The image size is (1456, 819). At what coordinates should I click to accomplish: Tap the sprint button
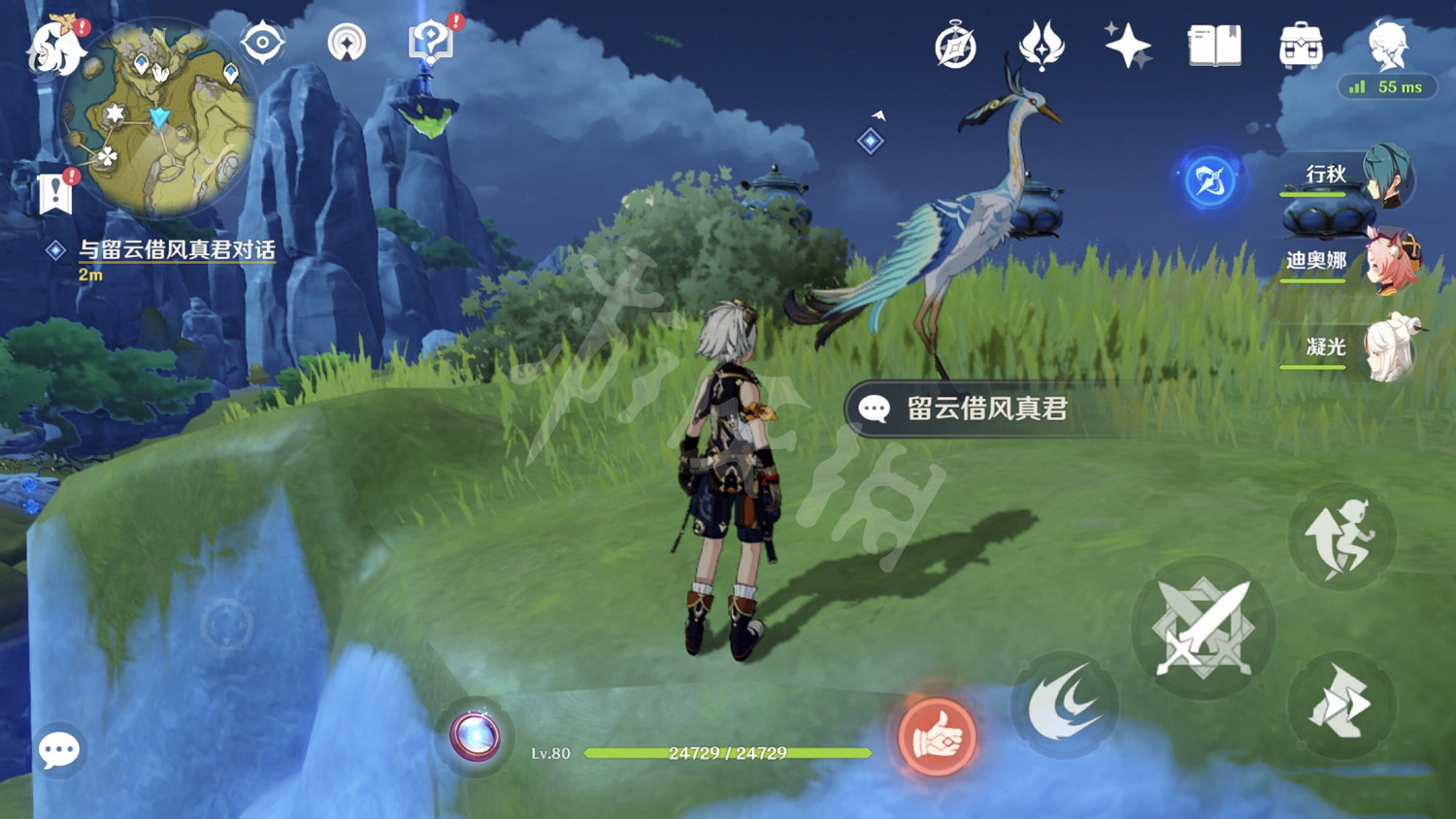pos(1341,535)
